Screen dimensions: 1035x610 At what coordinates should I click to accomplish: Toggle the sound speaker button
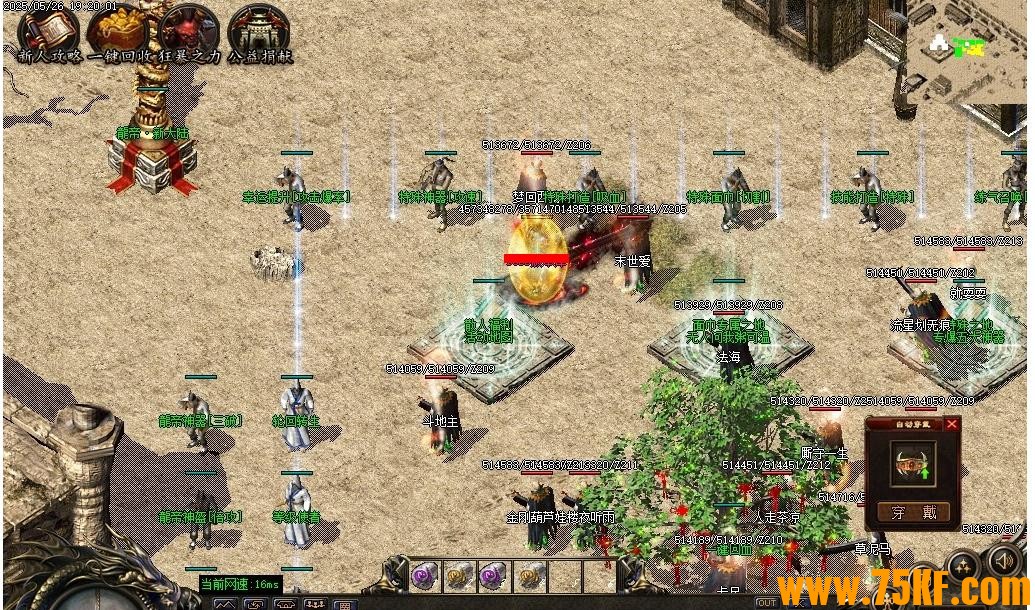click(1004, 561)
